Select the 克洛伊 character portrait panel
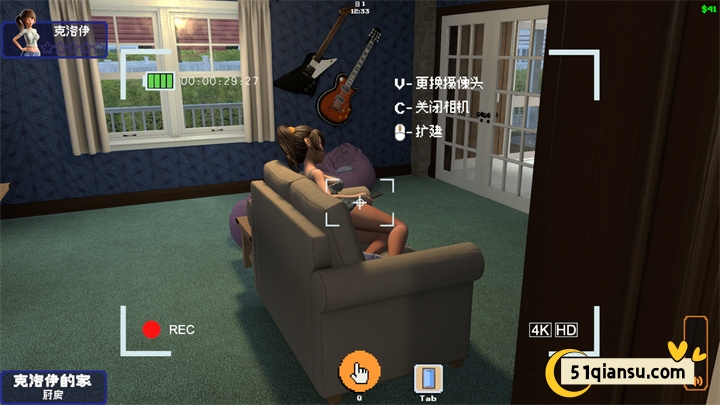This screenshot has height=405, width=720. point(57,38)
